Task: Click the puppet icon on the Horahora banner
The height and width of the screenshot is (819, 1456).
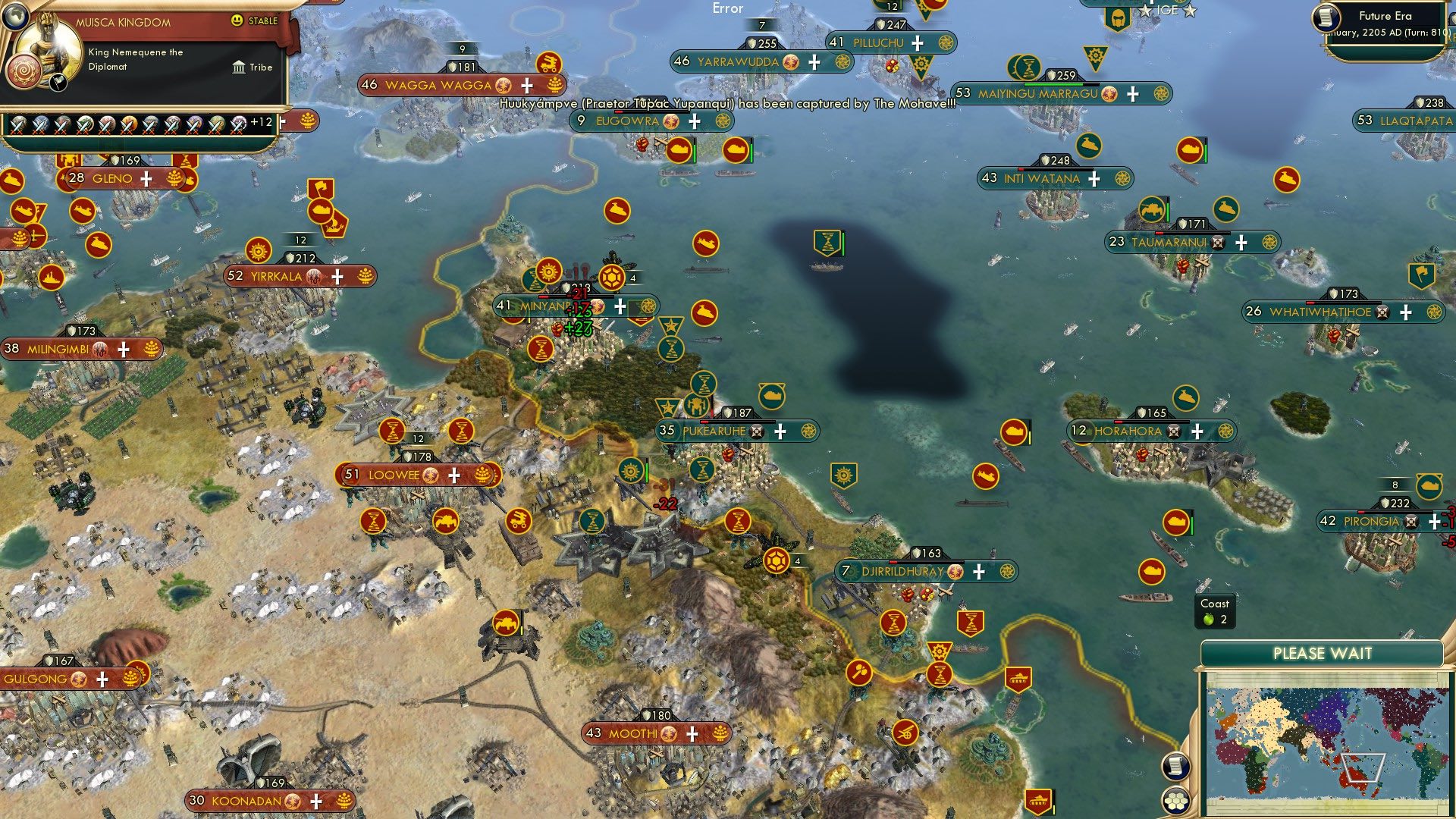Action: point(1174,431)
